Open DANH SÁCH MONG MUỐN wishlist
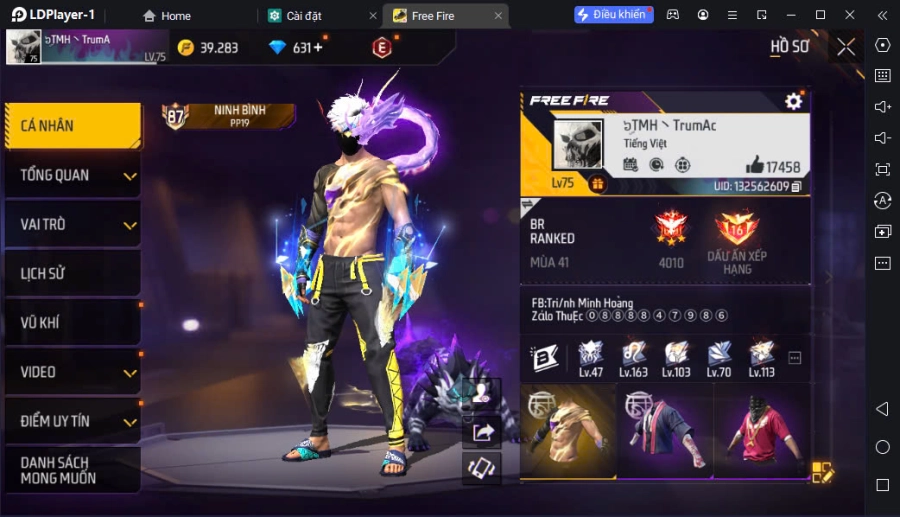 (70, 470)
